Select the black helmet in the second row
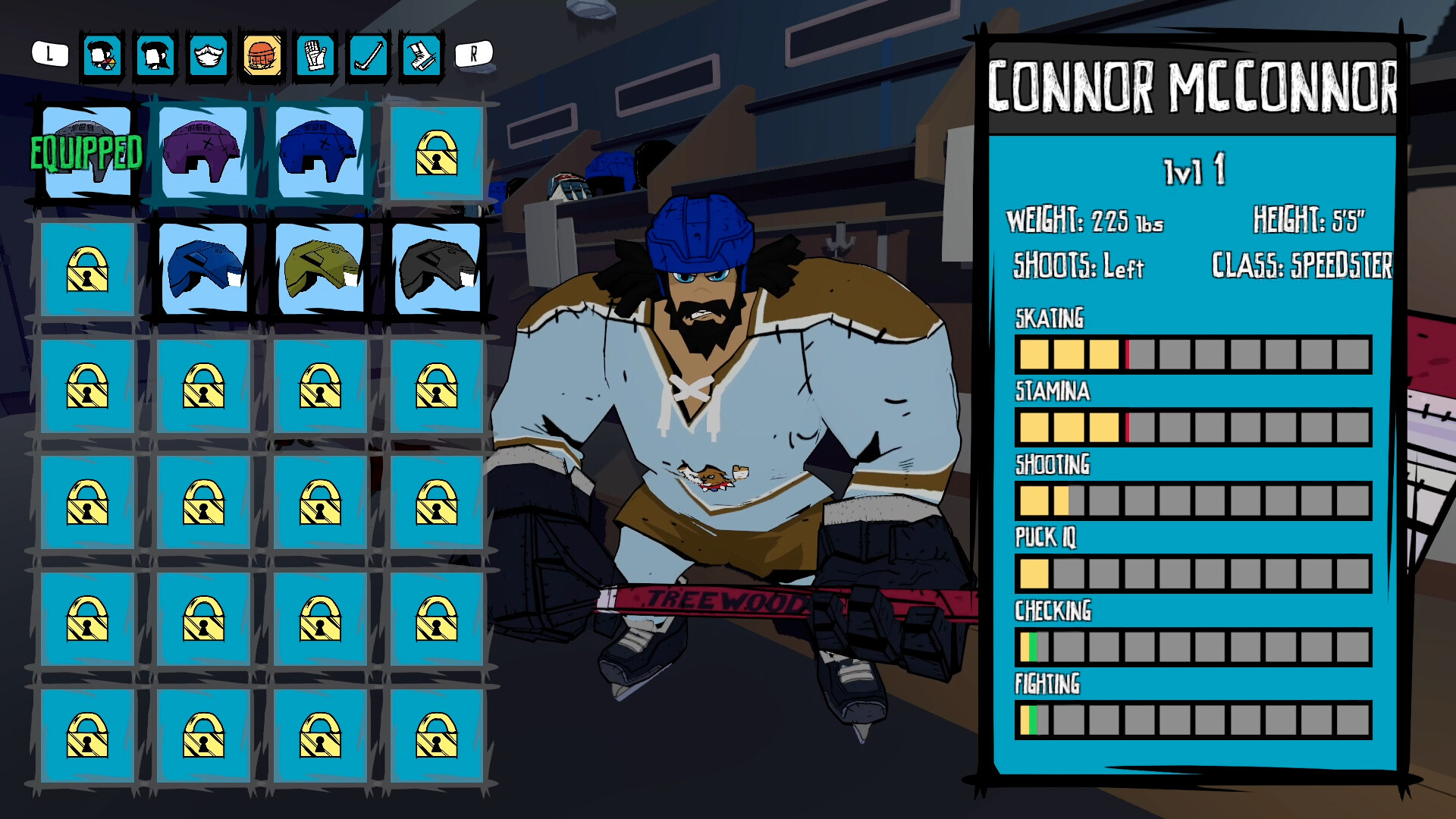The height and width of the screenshot is (819, 1456). 435,270
